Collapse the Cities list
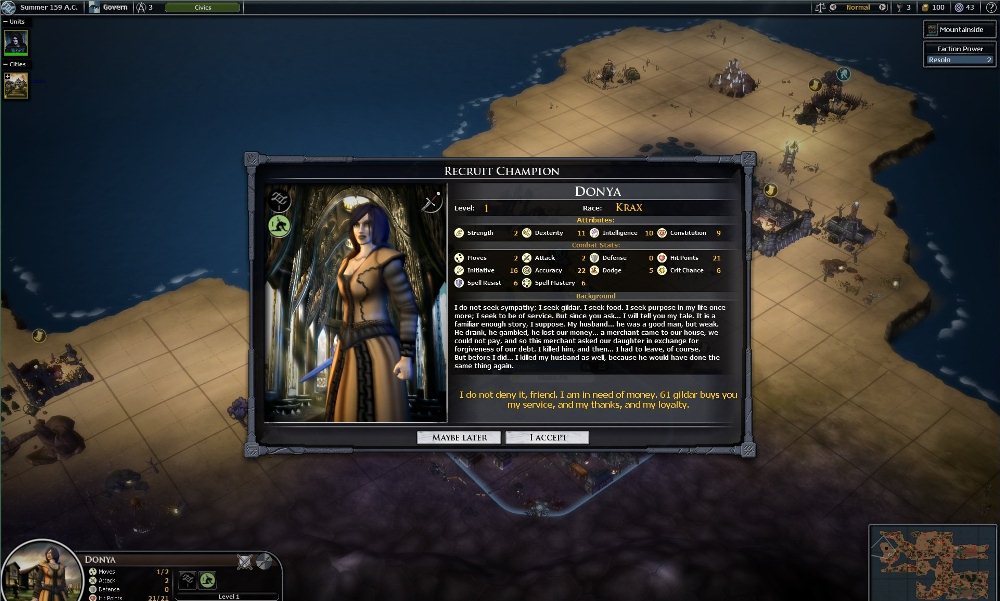 coord(5,65)
